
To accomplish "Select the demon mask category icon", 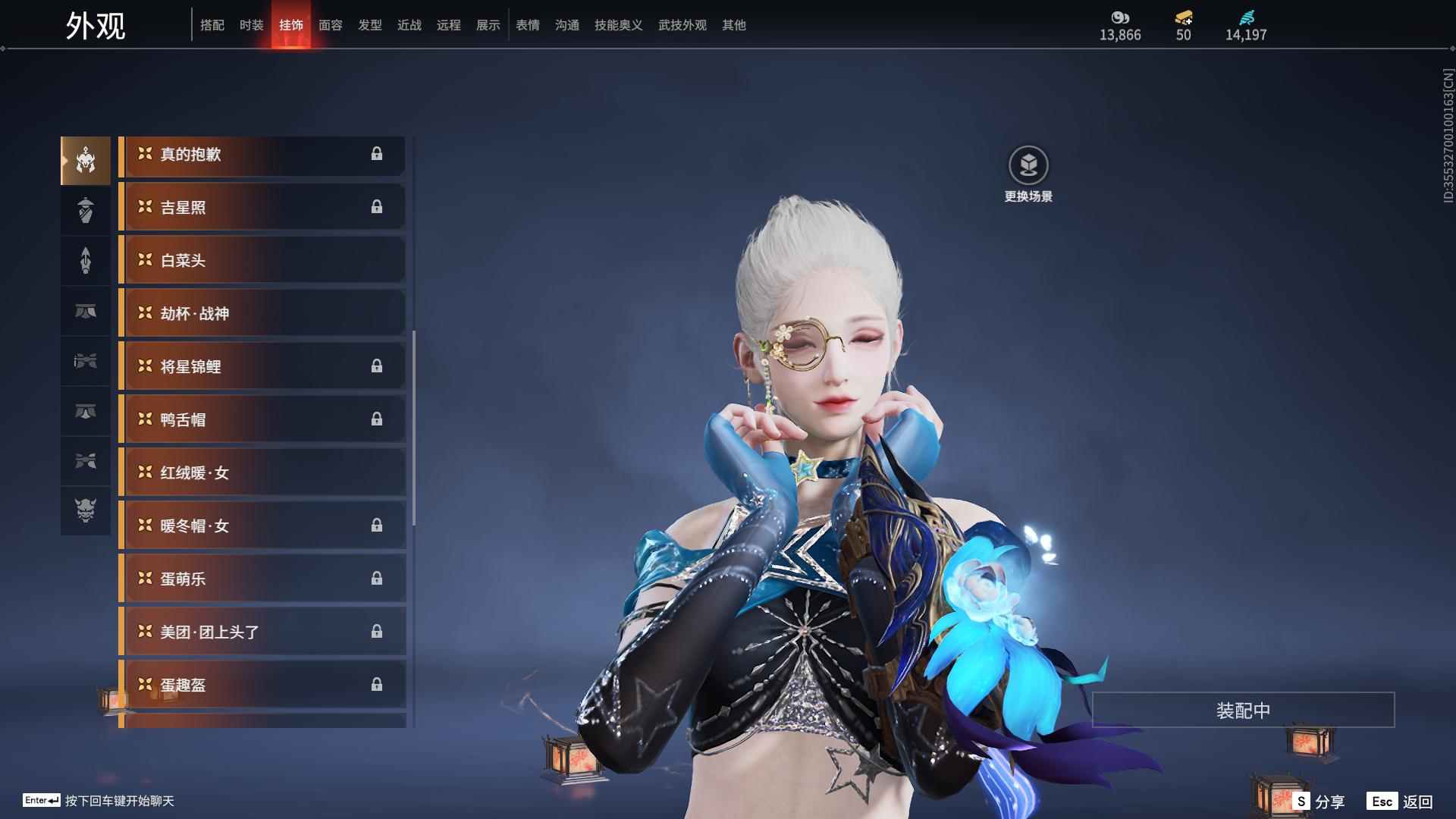I will 86,510.
